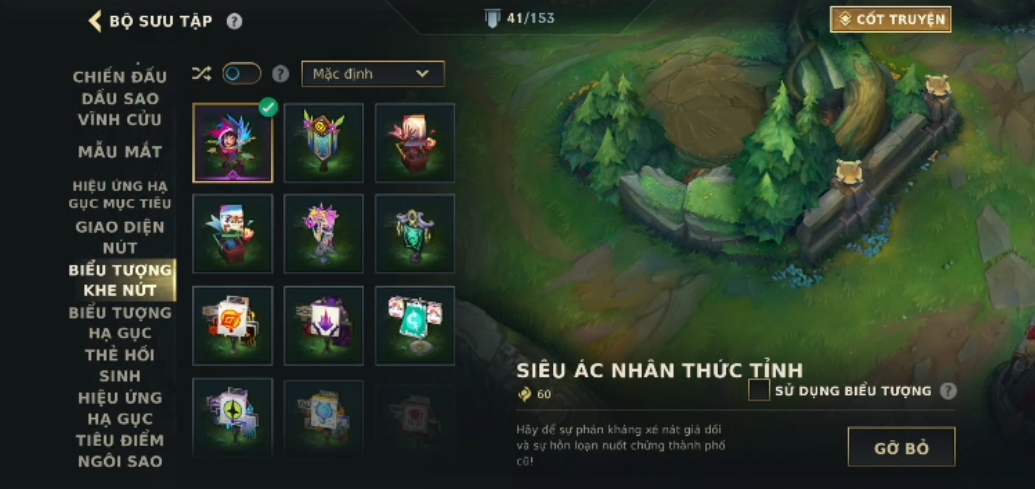Click the Gỡ Bỏ button
The width and height of the screenshot is (1035, 489).
click(x=901, y=447)
